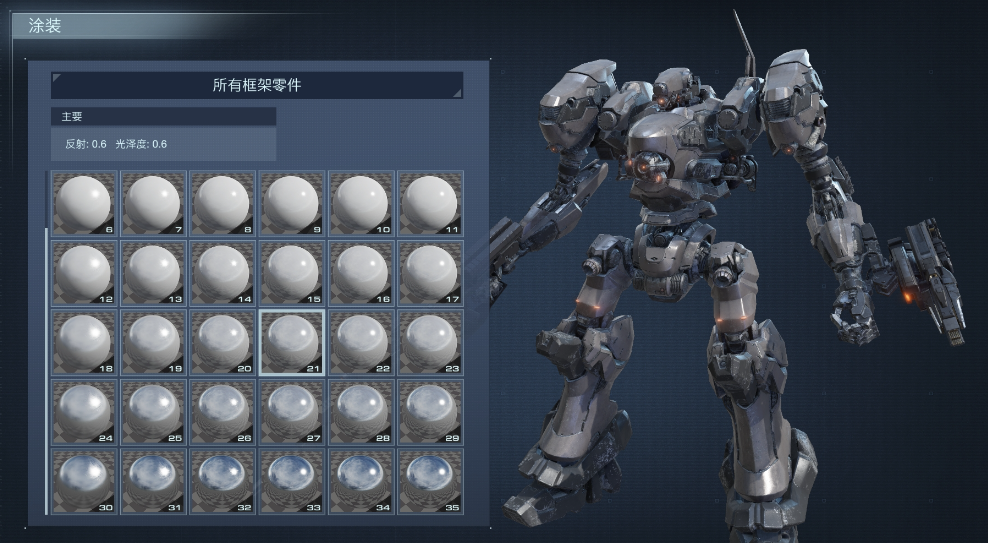Choose material swatch number 14
Image resolution: width=988 pixels, height=543 pixels.
click(x=223, y=273)
